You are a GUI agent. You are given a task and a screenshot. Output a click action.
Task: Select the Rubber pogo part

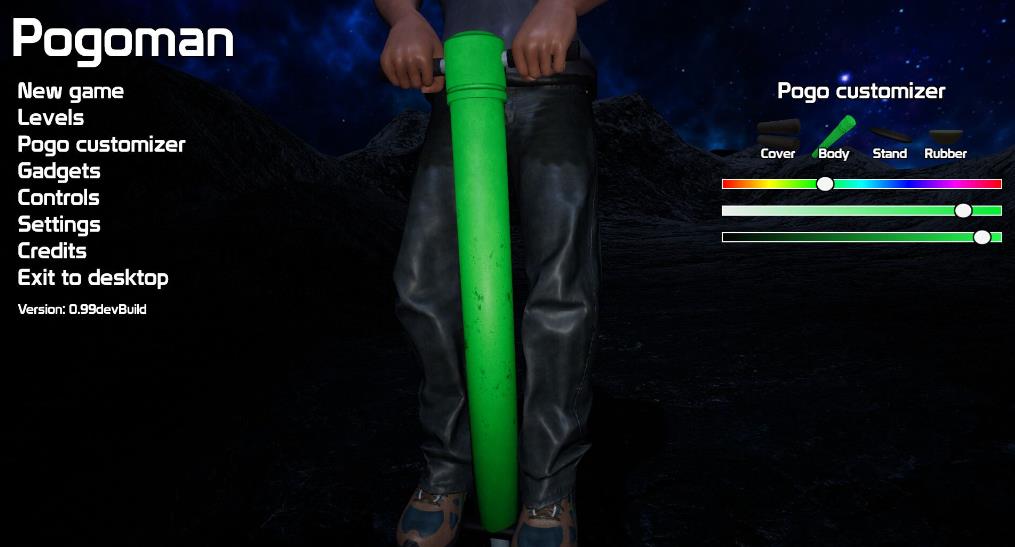tap(945, 140)
